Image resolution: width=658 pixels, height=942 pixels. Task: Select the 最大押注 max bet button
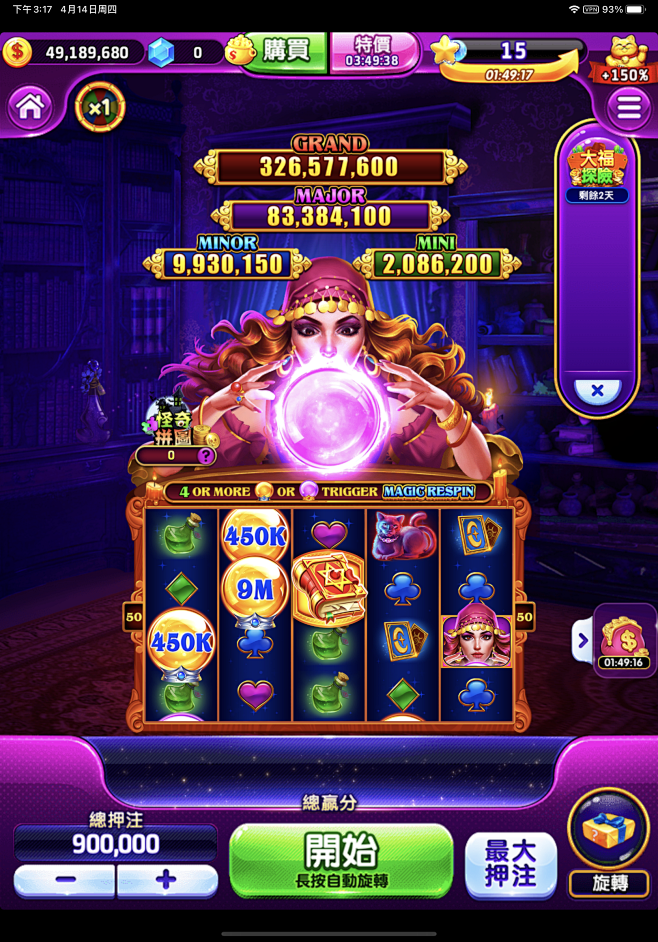(510, 864)
